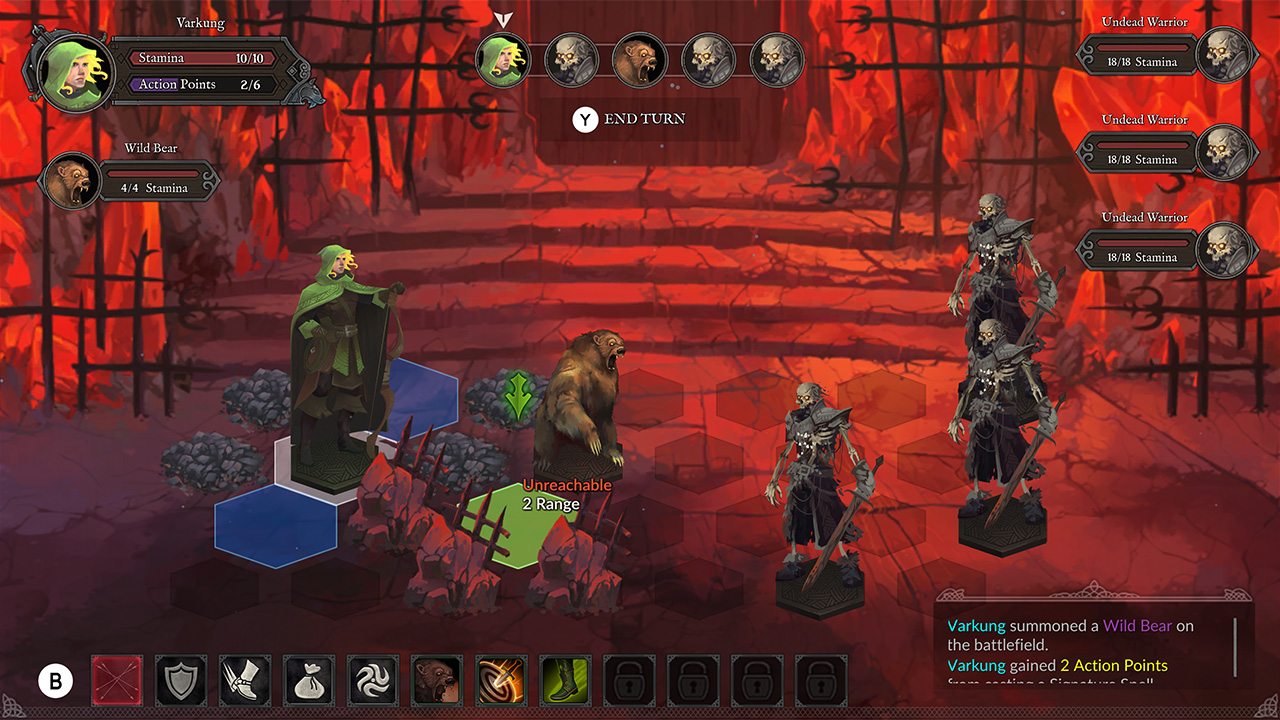Click the bear icon in turn order

(x=640, y=59)
